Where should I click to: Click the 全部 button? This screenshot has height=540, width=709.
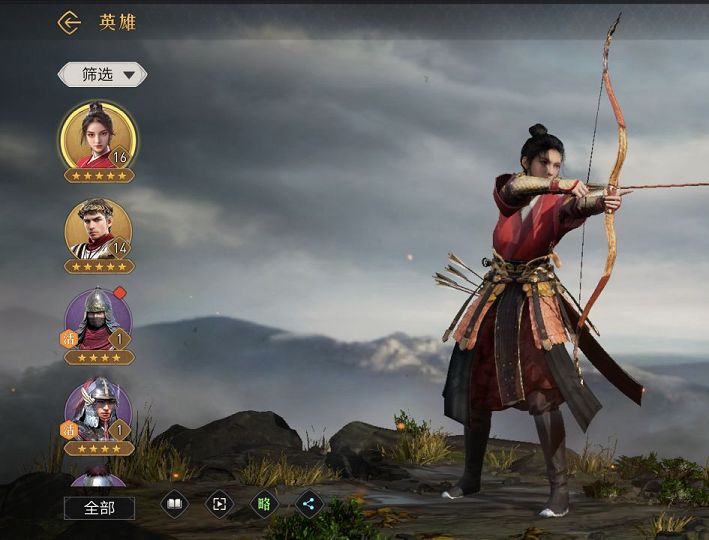pyautogui.click(x=99, y=508)
